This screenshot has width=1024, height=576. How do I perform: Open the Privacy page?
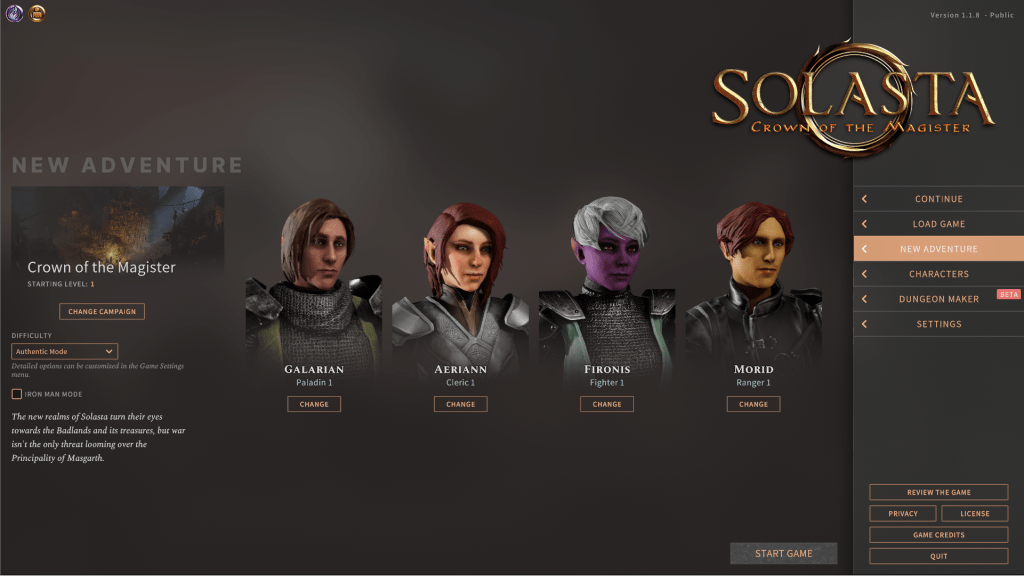click(903, 513)
